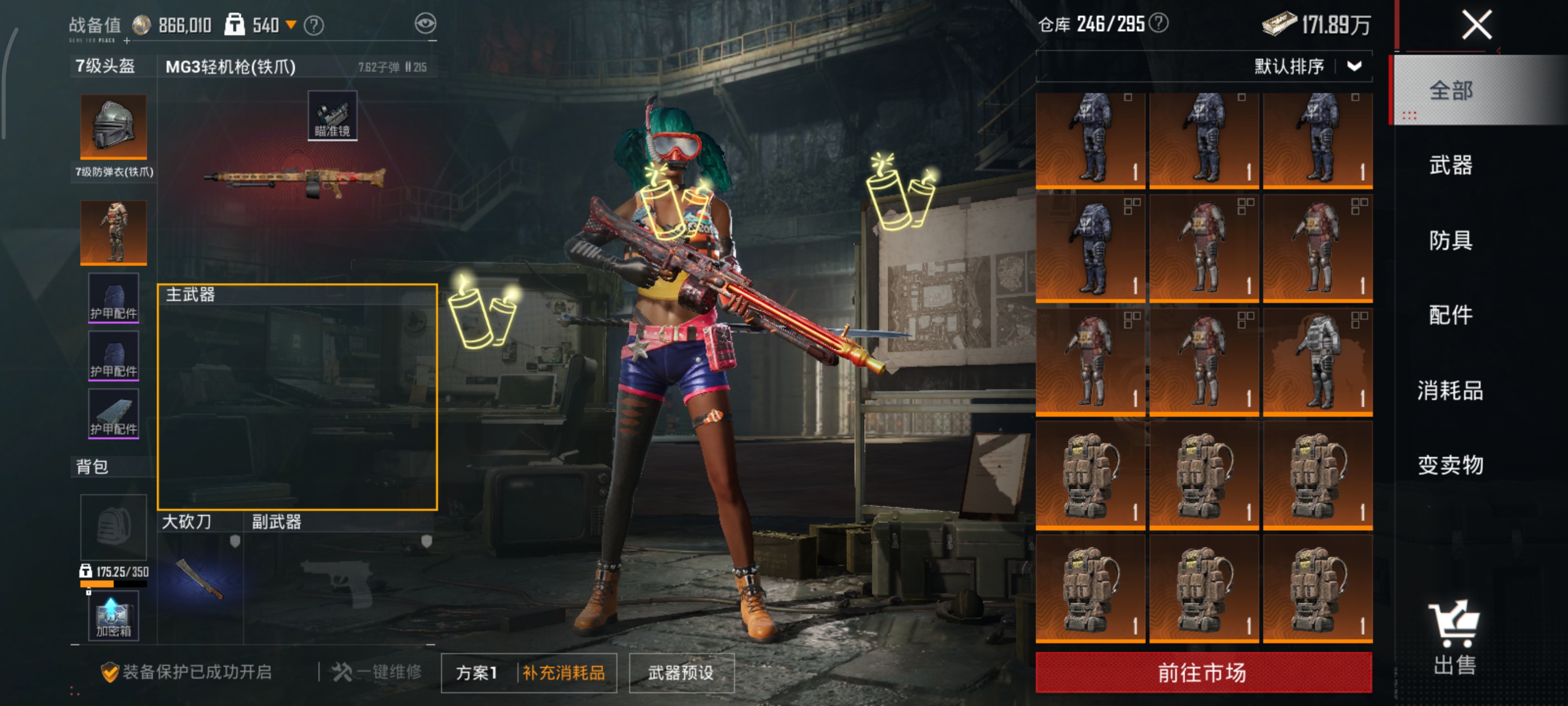This screenshot has height=706, width=1568.
Task: Select the level 7 helmet slot
Action: point(113,126)
